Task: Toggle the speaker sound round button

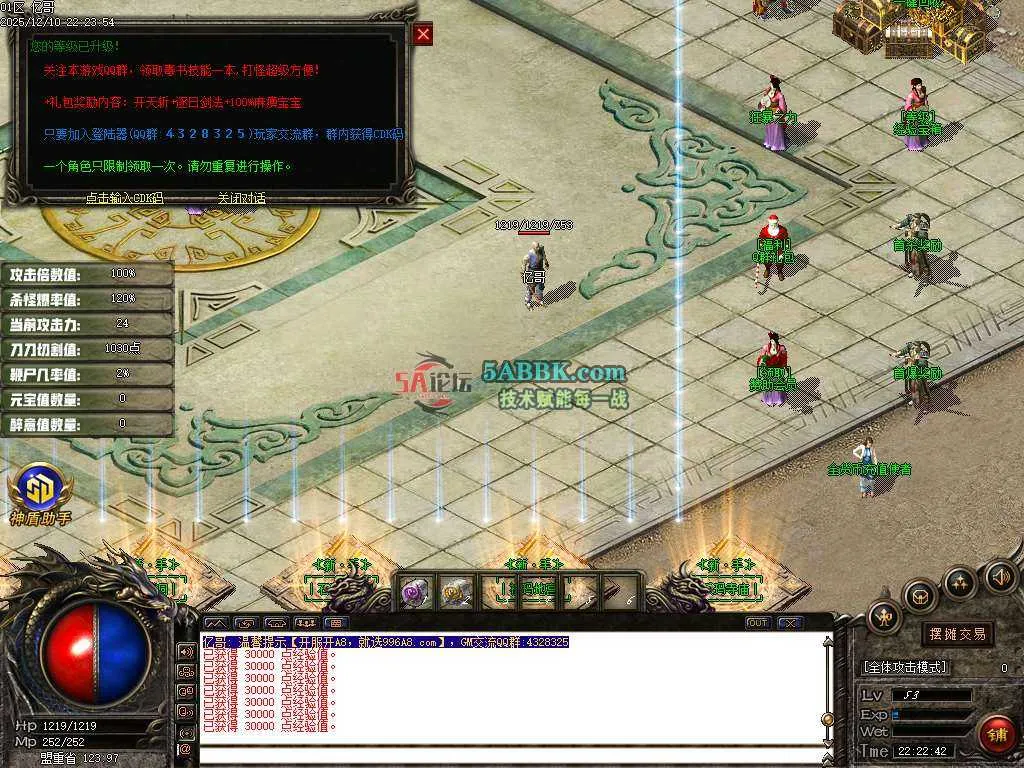Action: pyautogui.click(x=1000, y=576)
